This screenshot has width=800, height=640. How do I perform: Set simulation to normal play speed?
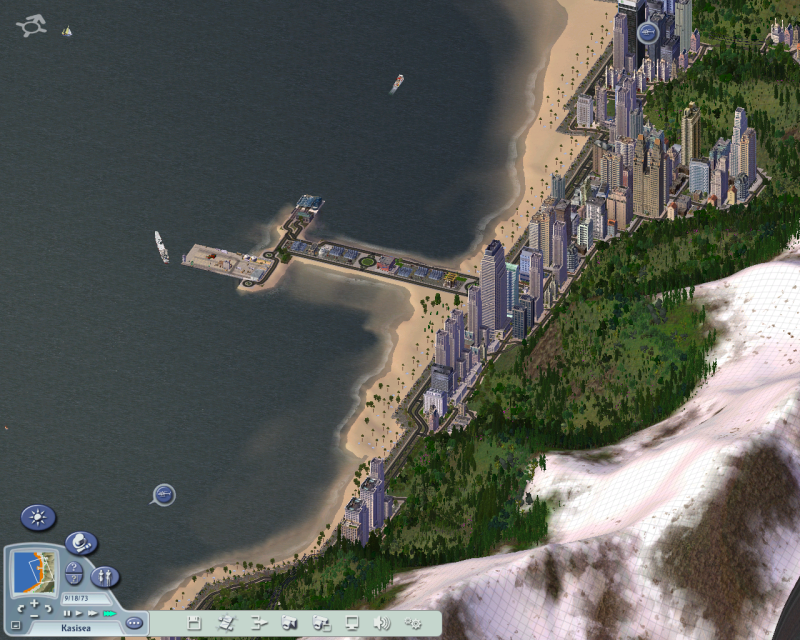point(79,613)
